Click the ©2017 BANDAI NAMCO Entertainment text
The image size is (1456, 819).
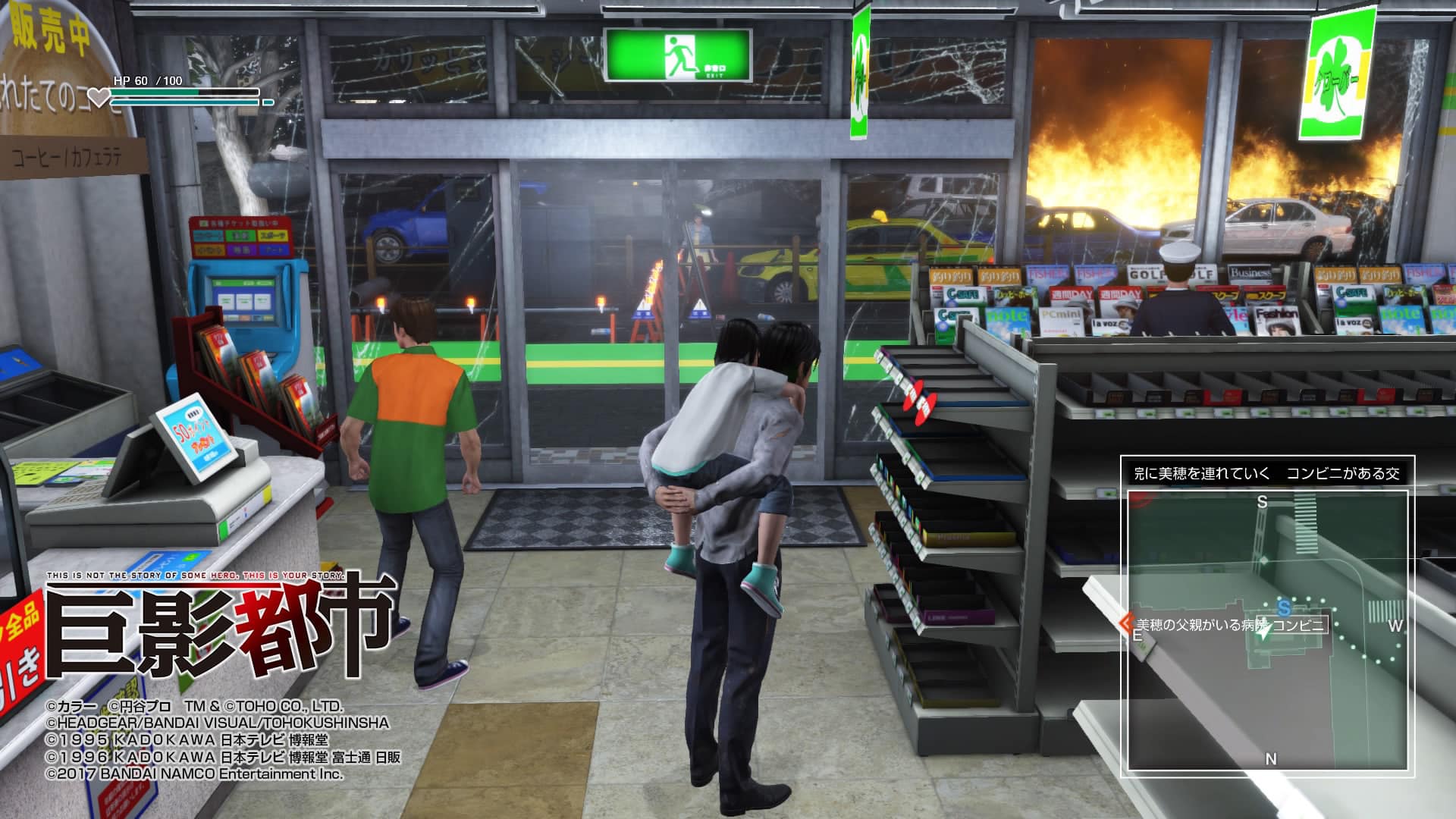click(x=193, y=777)
